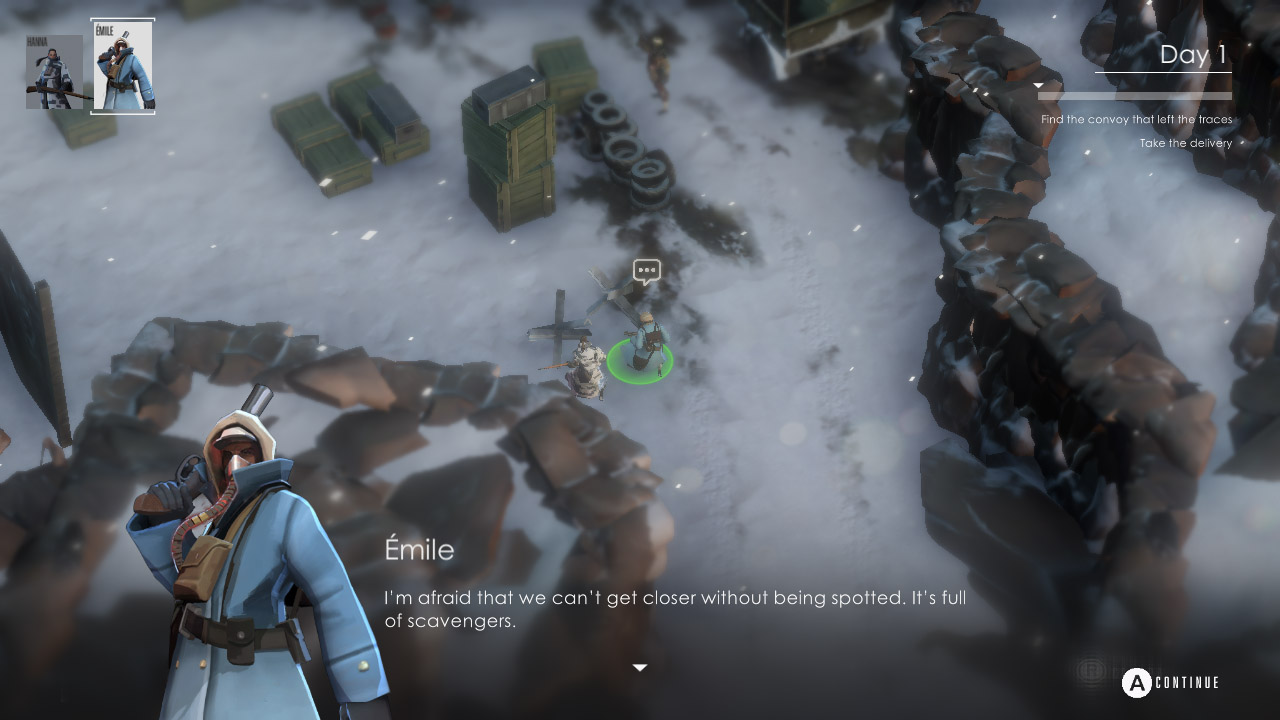The image size is (1280, 720).
Task: Click the speech bubble icon above Émile
Action: pos(647,271)
